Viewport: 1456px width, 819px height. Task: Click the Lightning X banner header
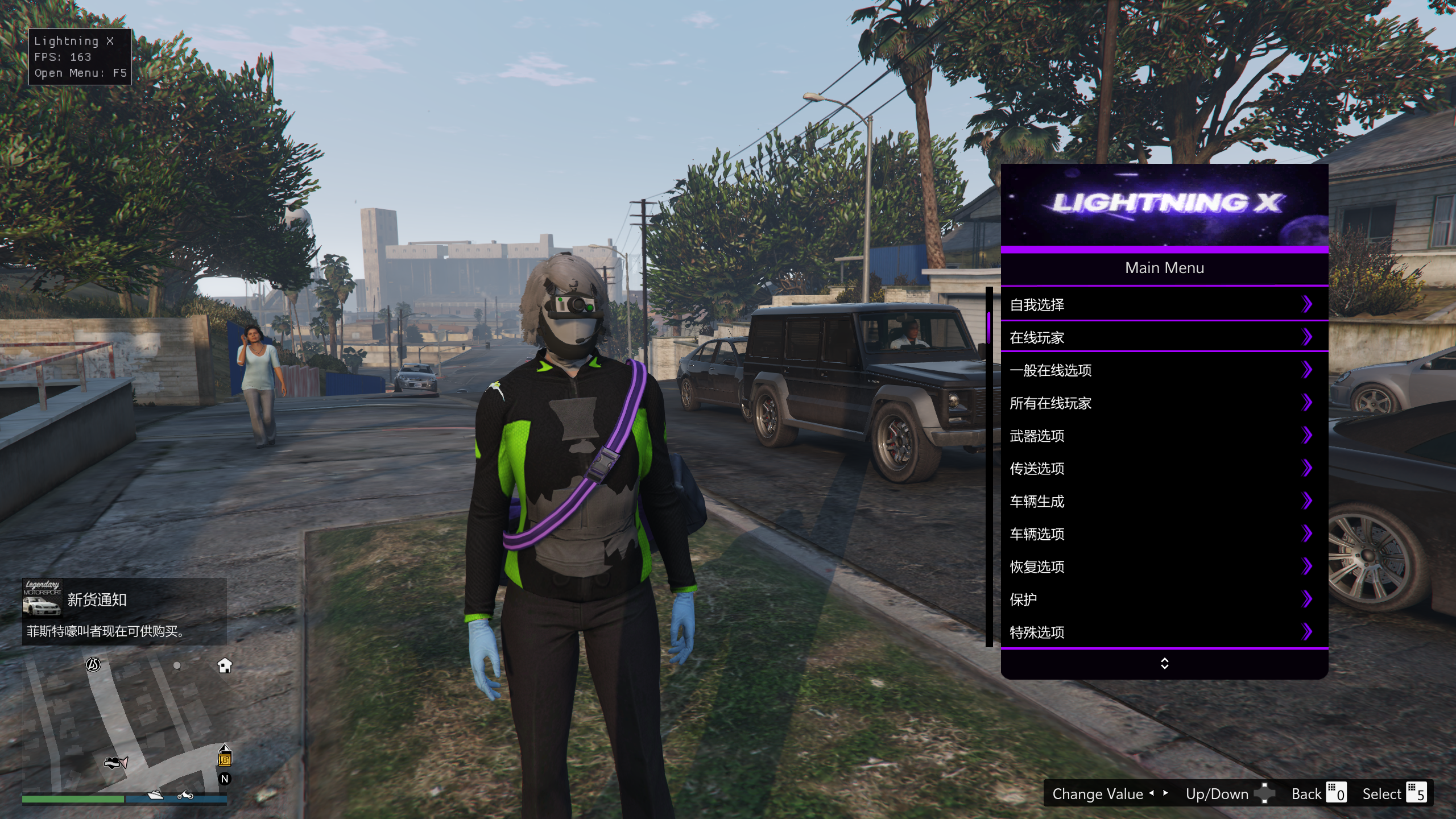(1164, 205)
